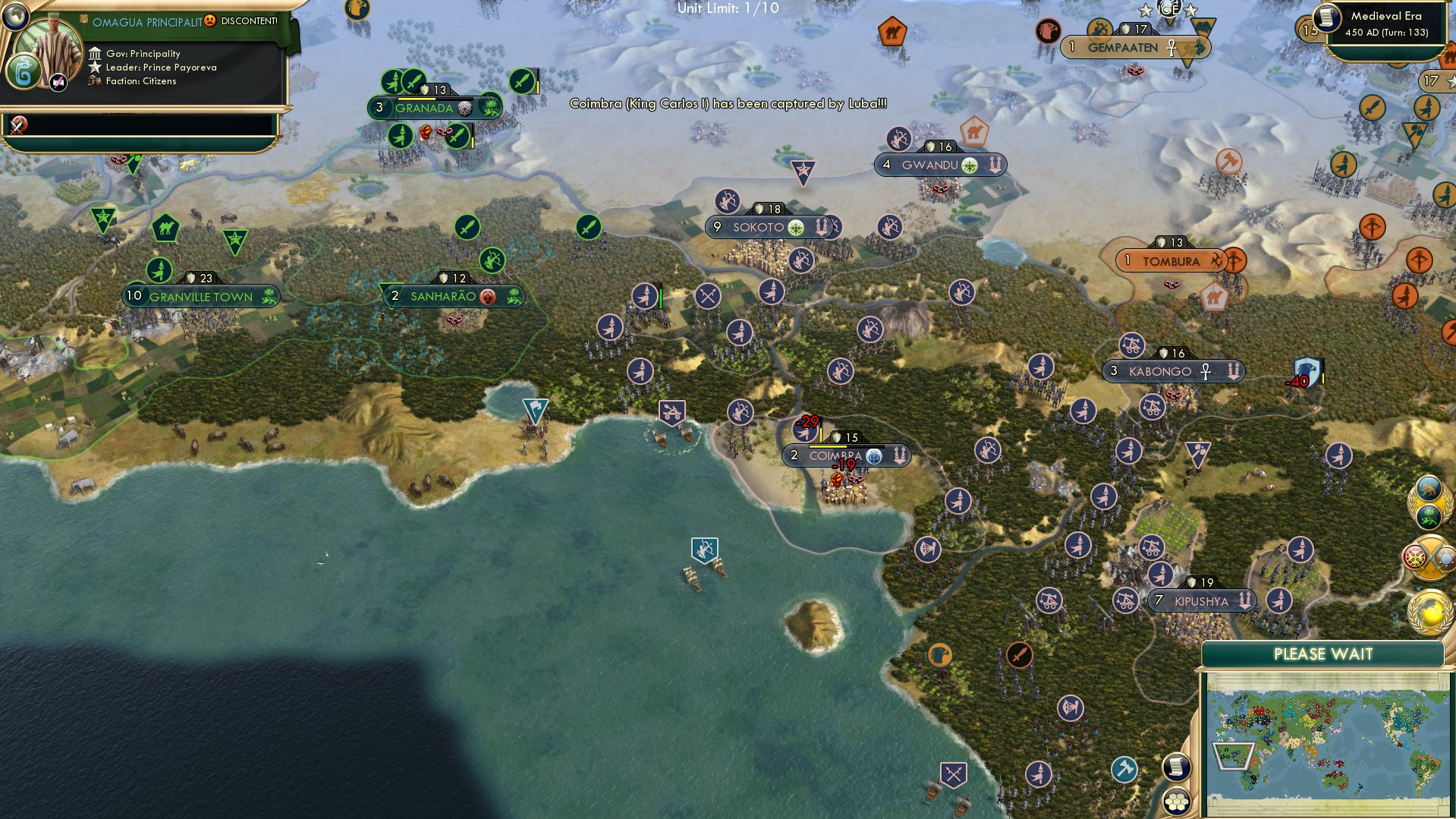This screenshot has width=1456, height=819.
Task: Click the GRANVILLE TOWN city name
Action: pos(201,297)
